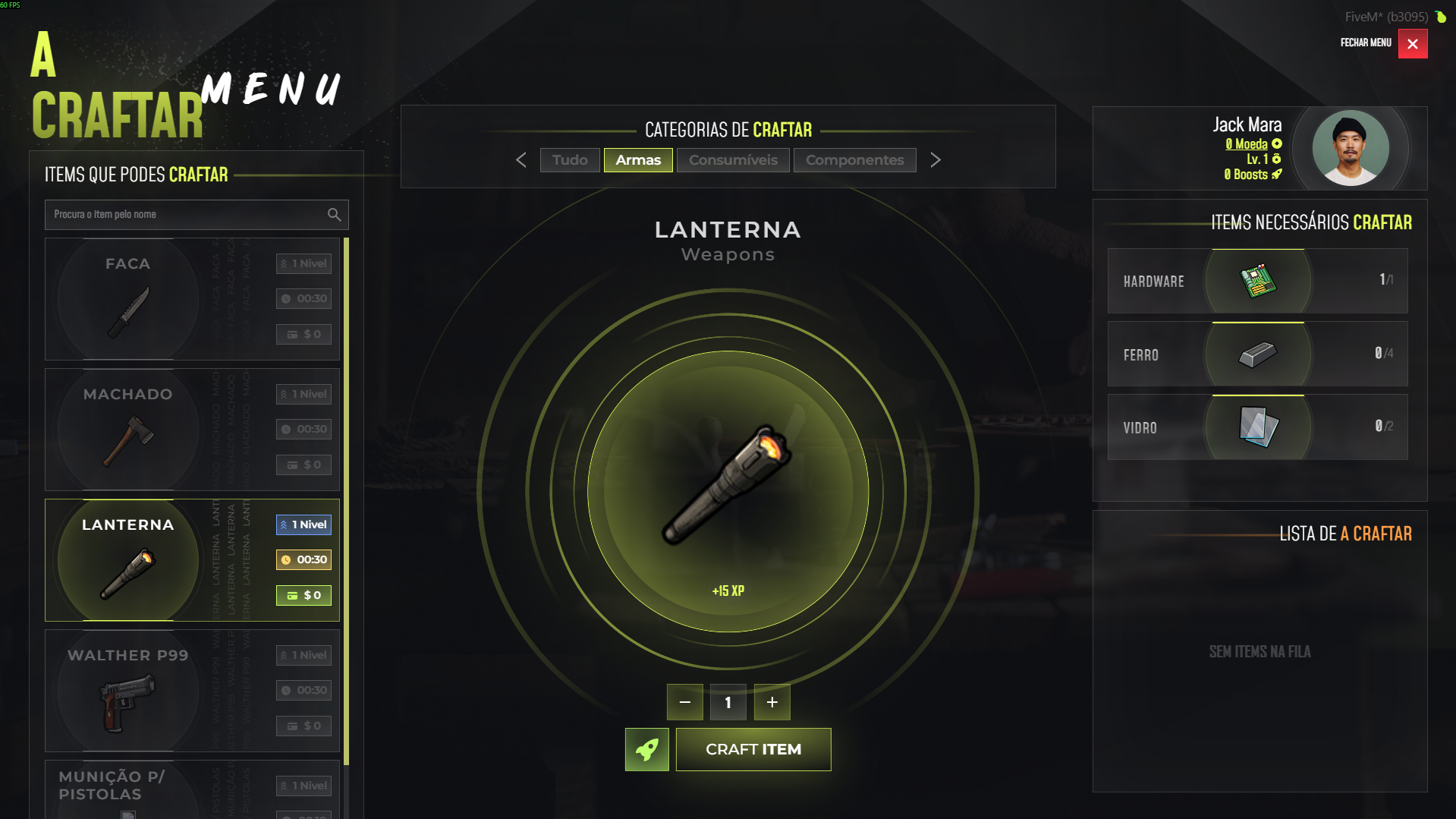
Task: Decrease craft quantity with the minus button
Action: [x=684, y=702]
